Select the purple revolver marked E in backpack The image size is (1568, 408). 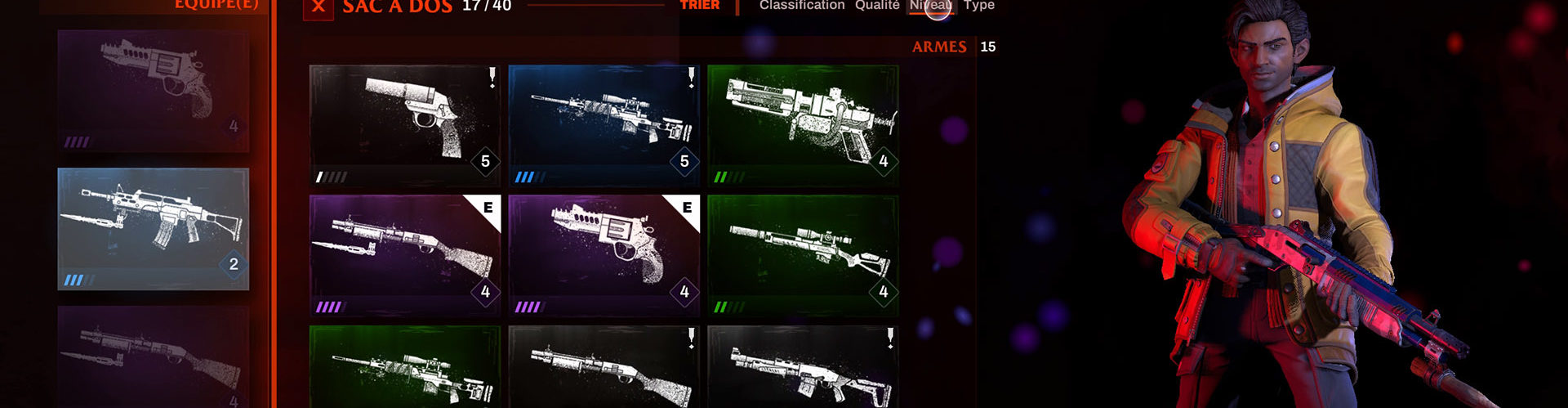pos(604,255)
